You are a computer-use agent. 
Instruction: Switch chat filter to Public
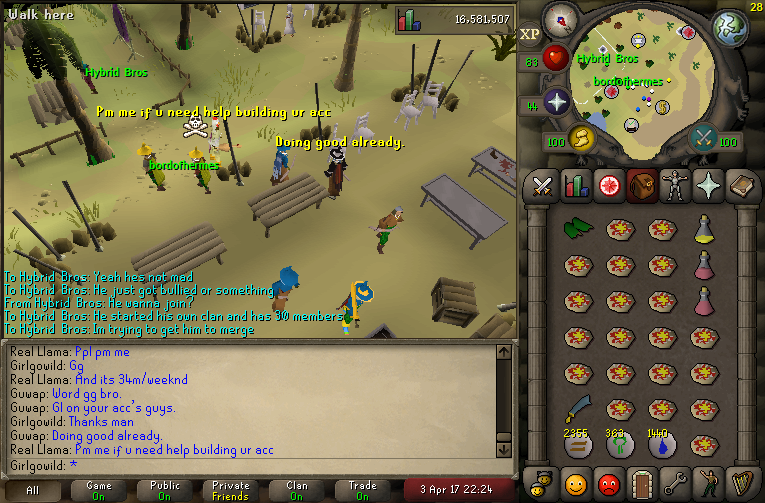click(x=165, y=490)
